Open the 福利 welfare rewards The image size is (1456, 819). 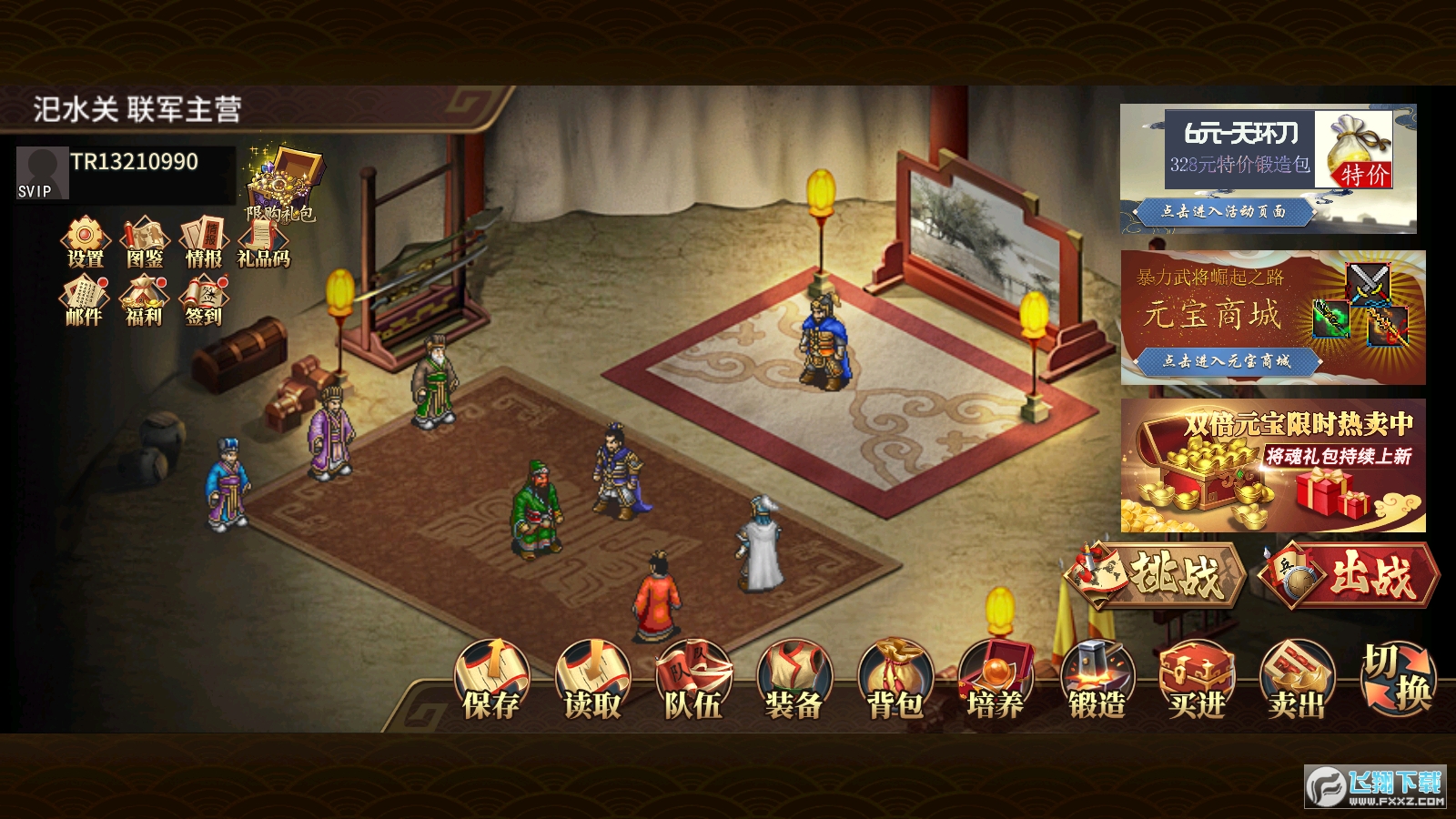[144, 301]
